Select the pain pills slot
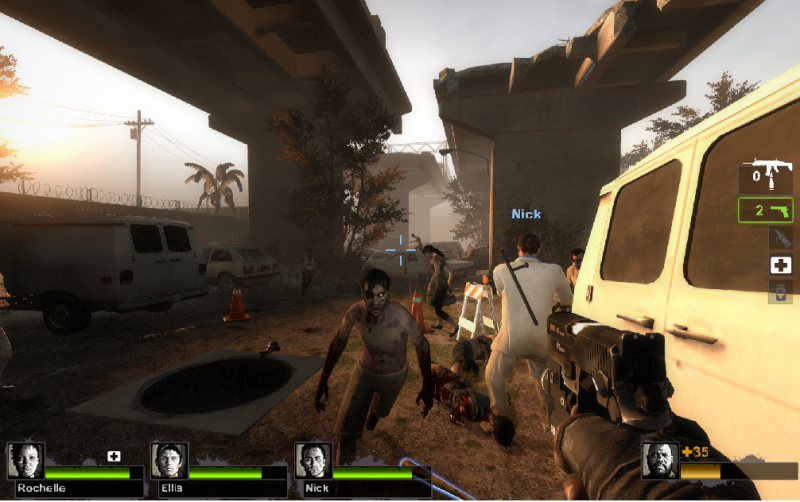The width and height of the screenshot is (800, 502). tap(780, 291)
